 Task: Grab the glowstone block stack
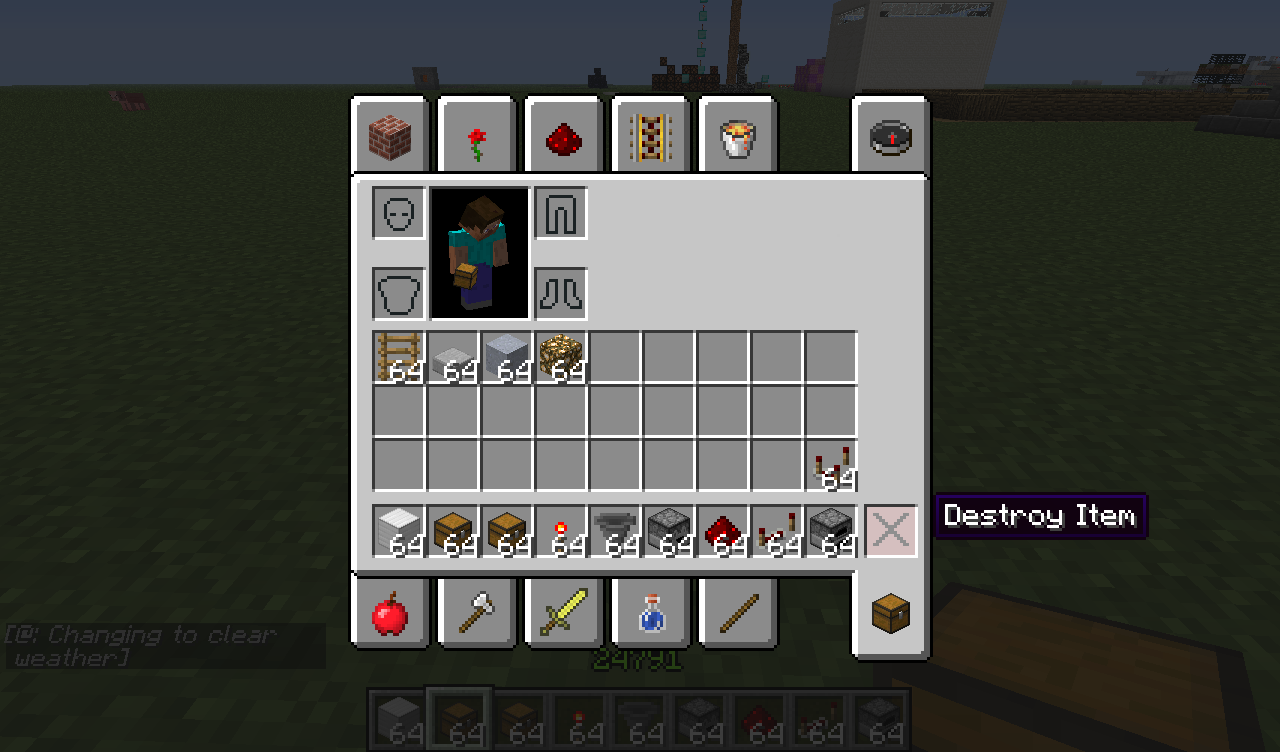561,356
